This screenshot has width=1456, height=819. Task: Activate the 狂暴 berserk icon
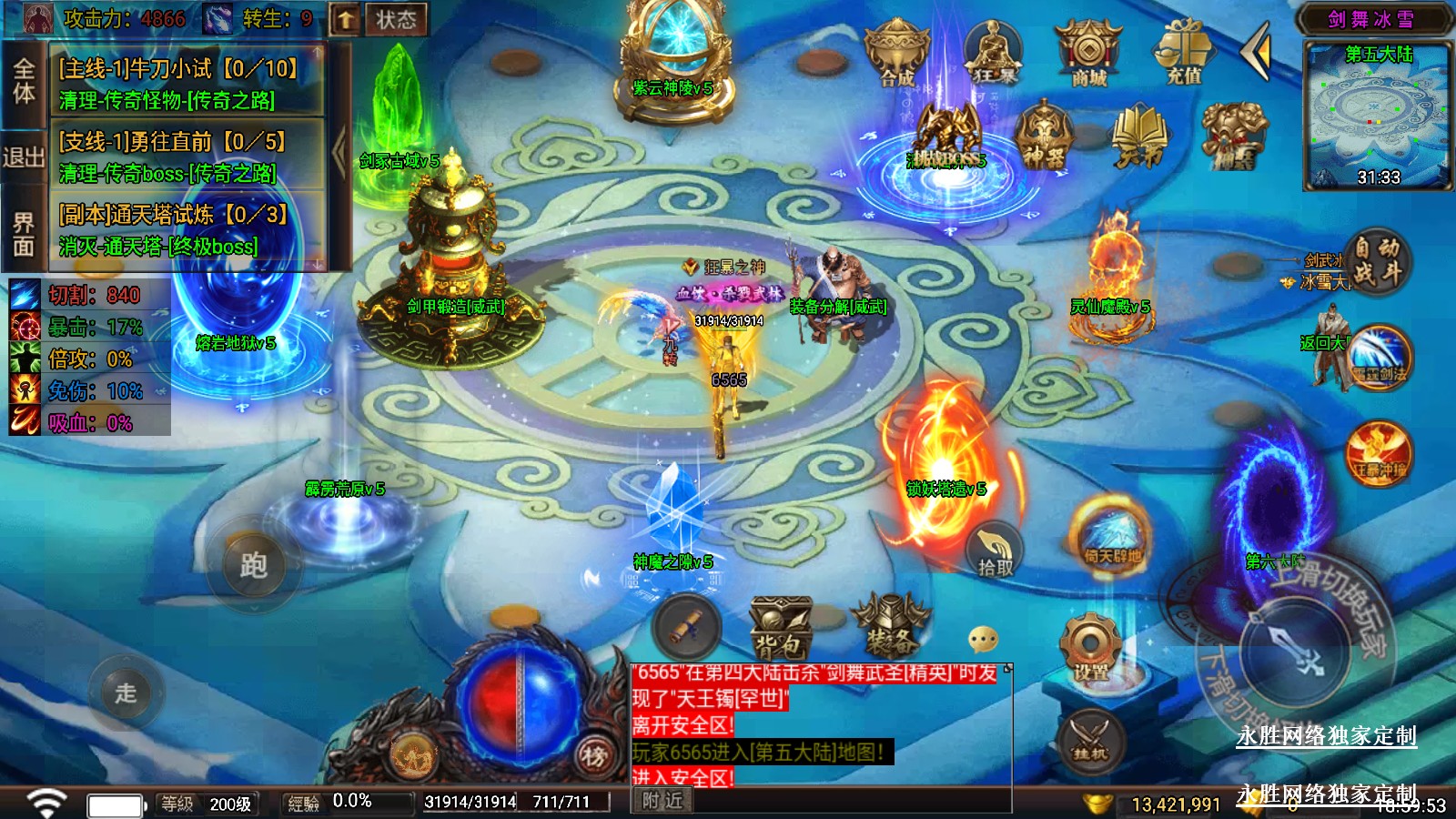pos(993,55)
